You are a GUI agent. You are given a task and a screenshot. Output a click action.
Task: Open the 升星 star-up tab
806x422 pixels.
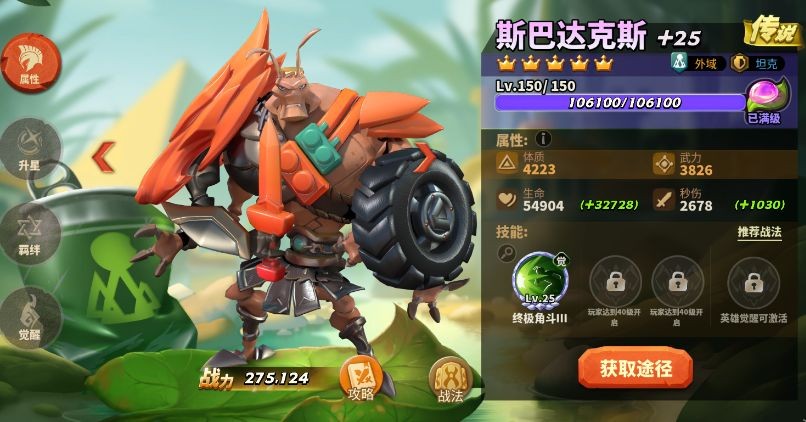(x=29, y=148)
